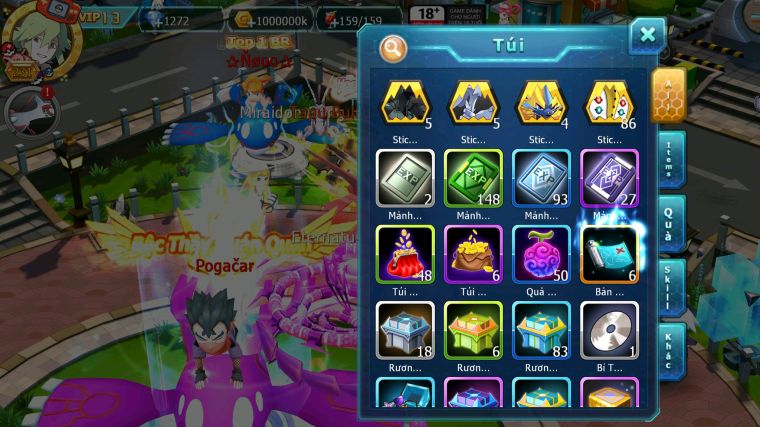Close the Túi bag window

[x=647, y=36]
